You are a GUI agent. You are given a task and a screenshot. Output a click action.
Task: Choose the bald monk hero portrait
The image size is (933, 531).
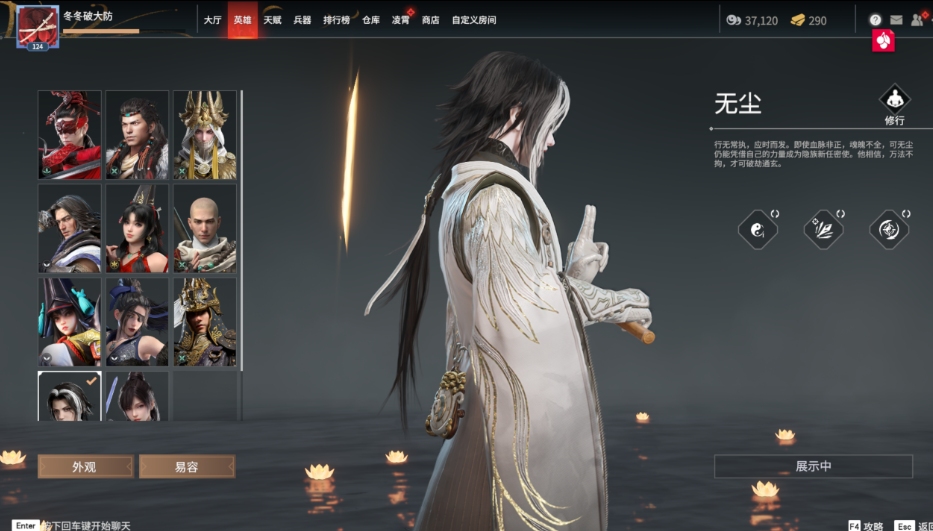click(x=205, y=228)
